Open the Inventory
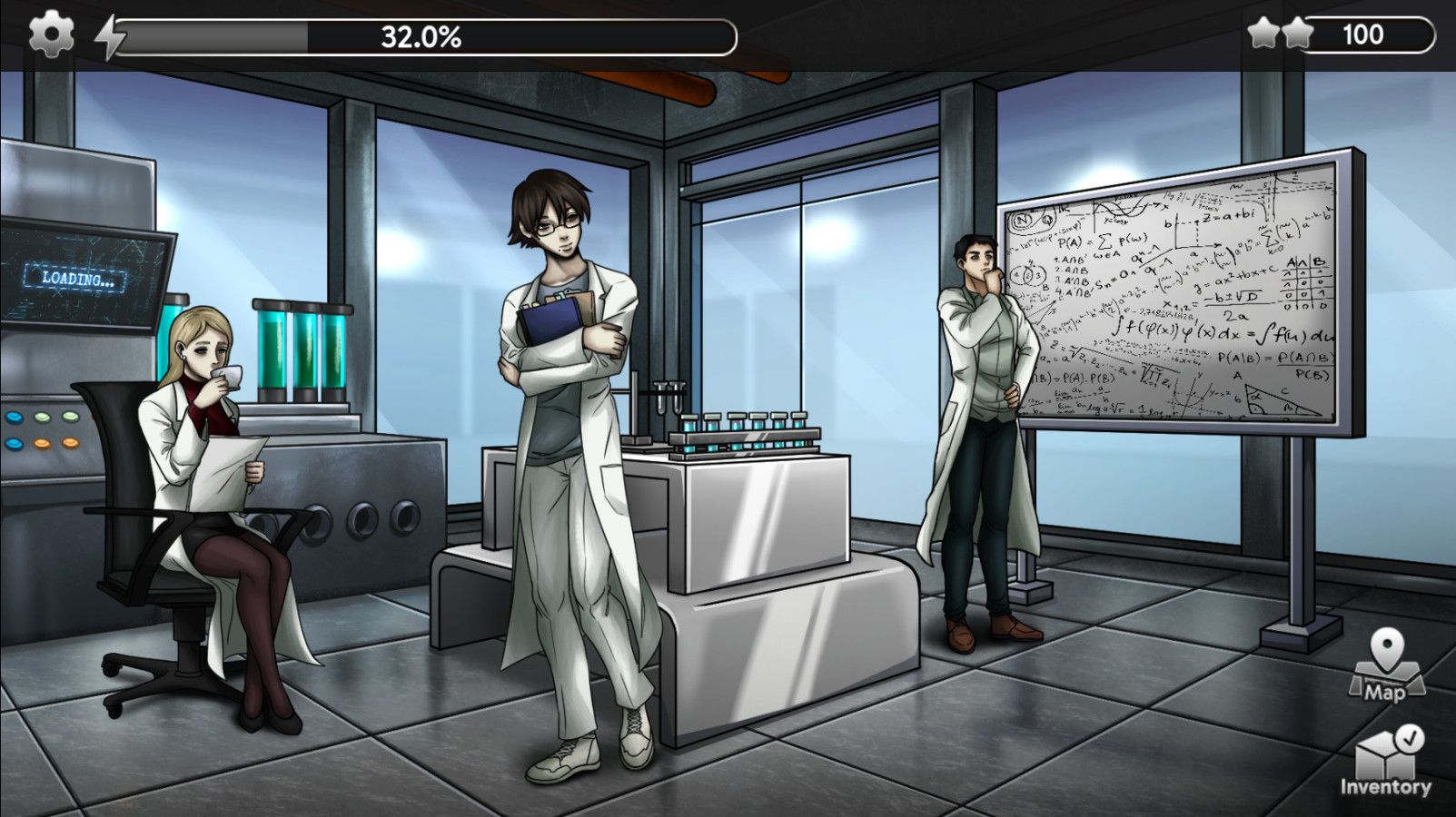 tap(1385, 761)
